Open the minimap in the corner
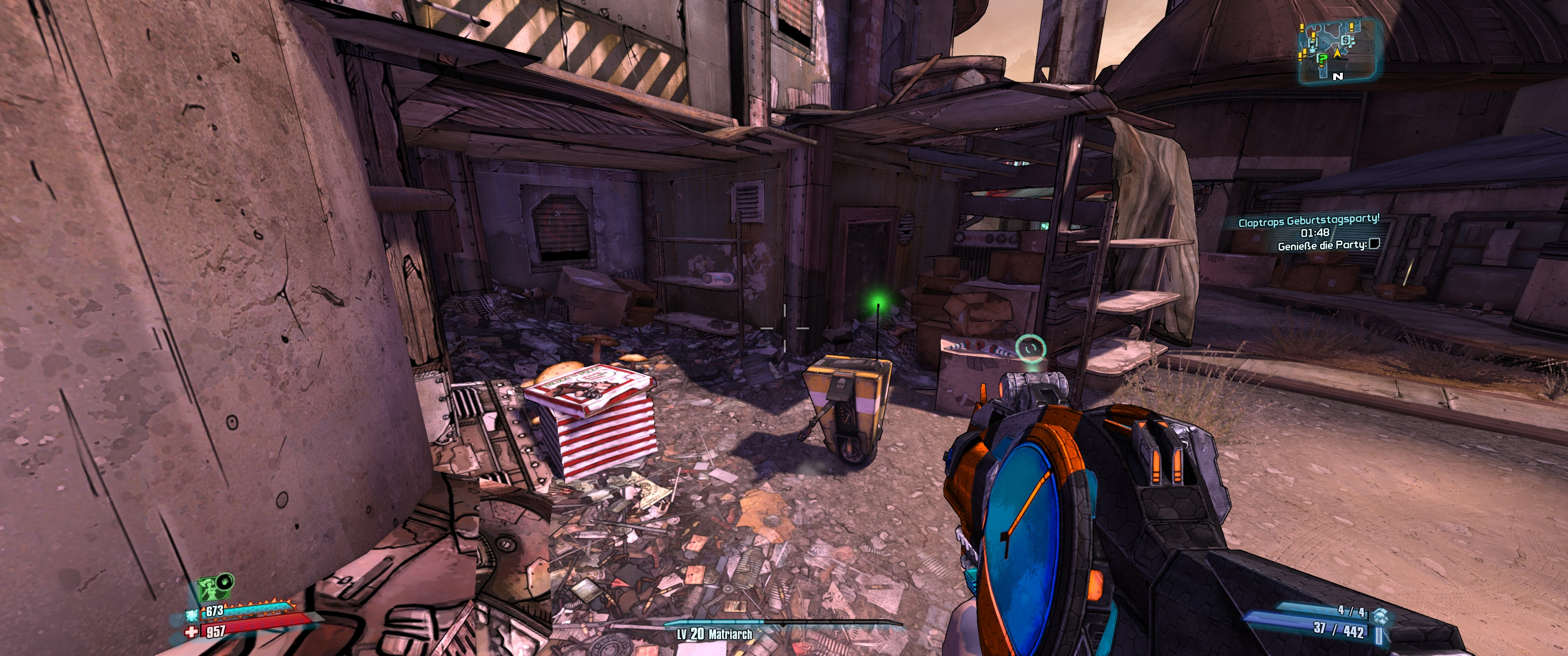The height and width of the screenshot is (656, 1568). pos(1337,50)
